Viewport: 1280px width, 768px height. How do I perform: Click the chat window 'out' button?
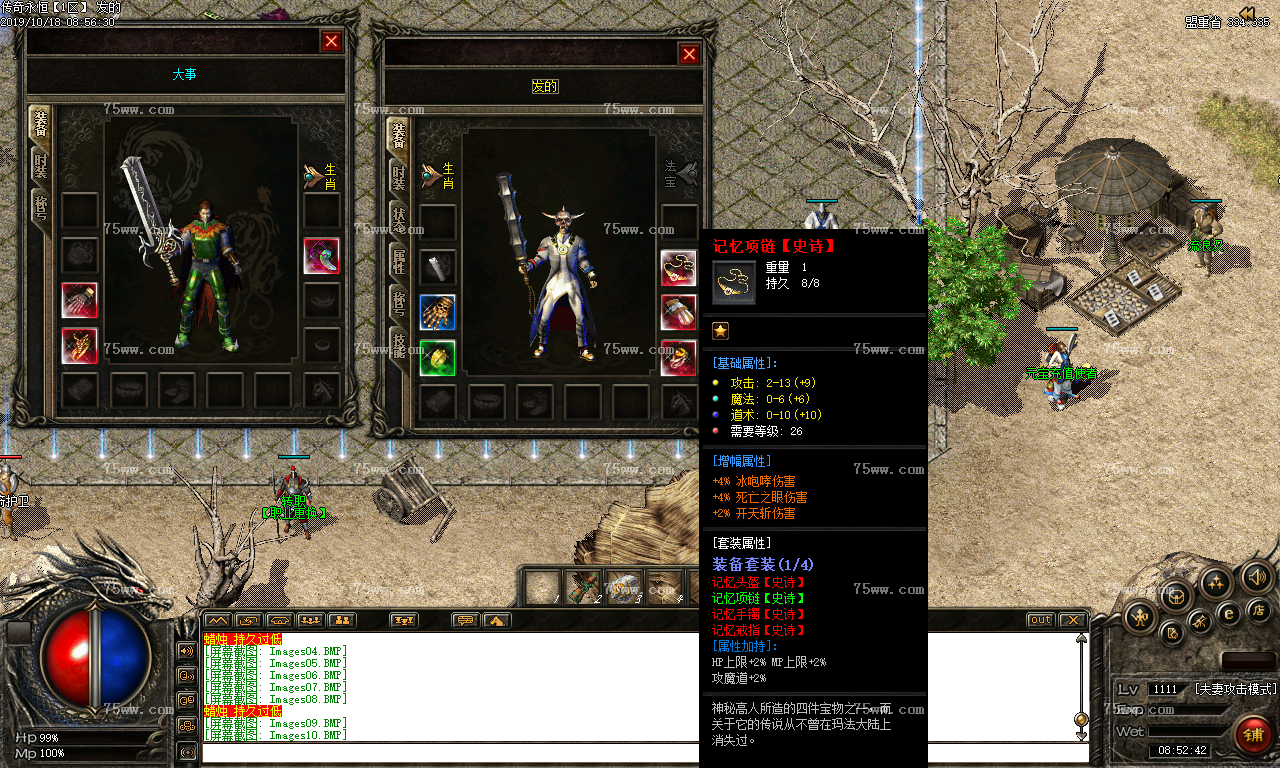(1040, 620)
